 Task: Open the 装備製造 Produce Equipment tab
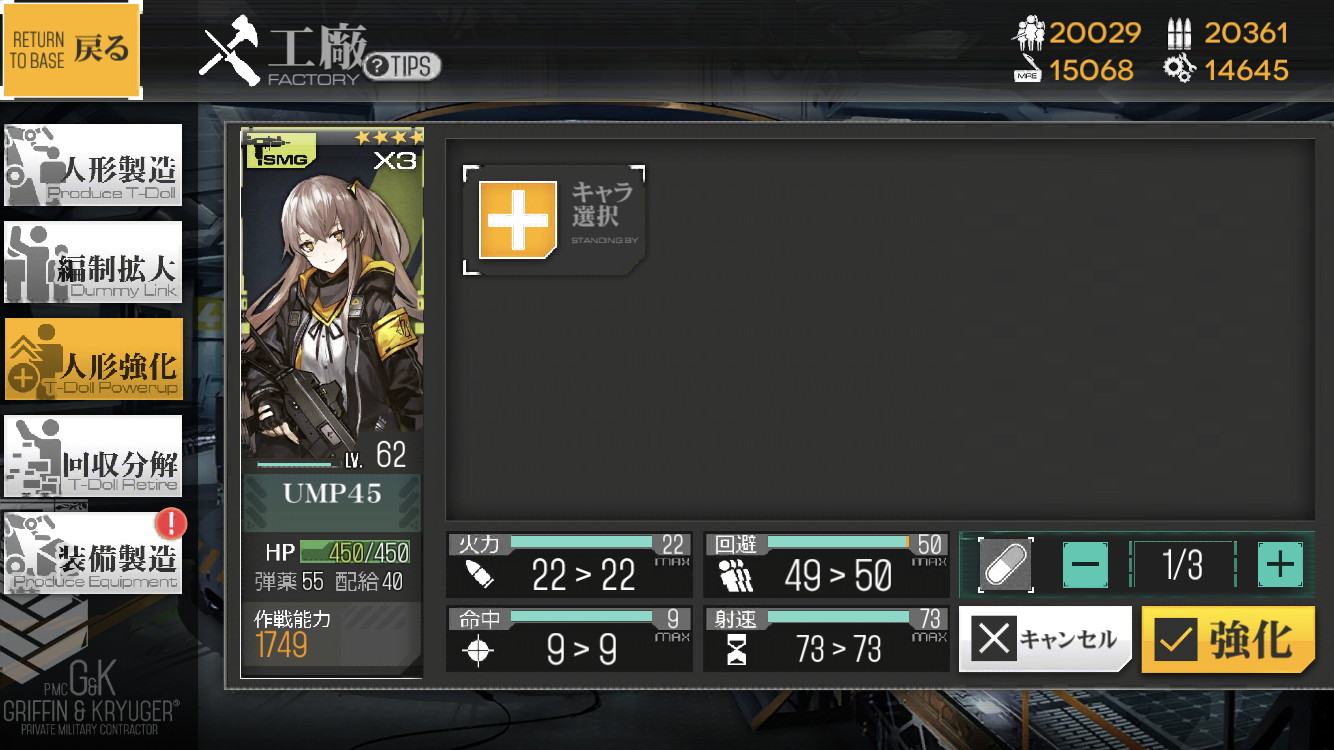[93, 553]
